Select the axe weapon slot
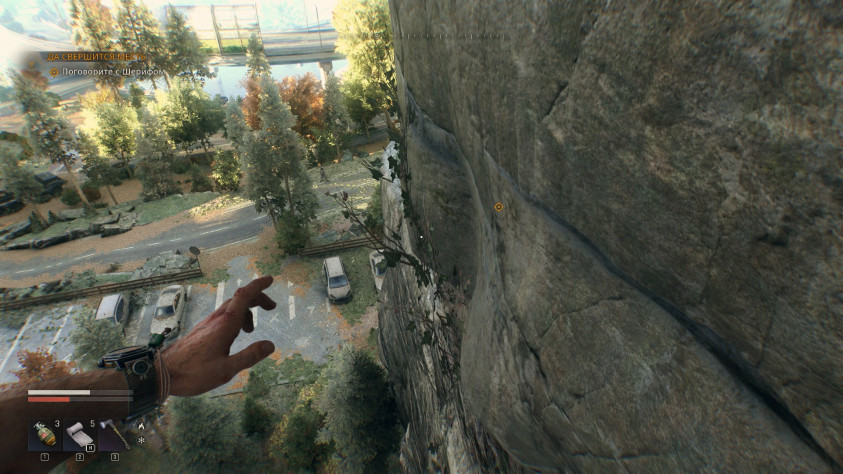Screen dimensions: 843x474 point(115,435)
